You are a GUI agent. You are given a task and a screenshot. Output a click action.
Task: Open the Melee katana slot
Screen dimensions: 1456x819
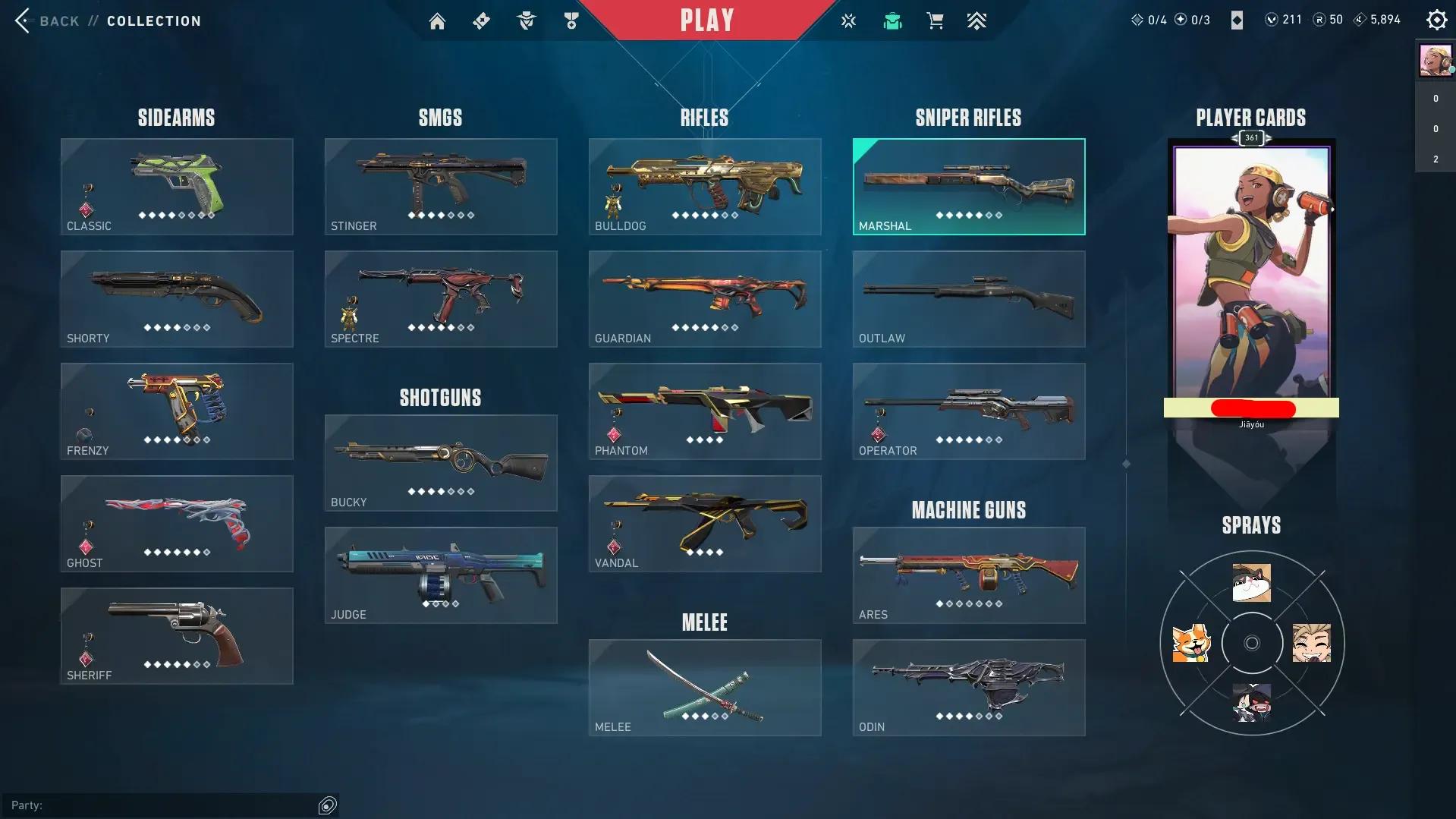[705, 688]
